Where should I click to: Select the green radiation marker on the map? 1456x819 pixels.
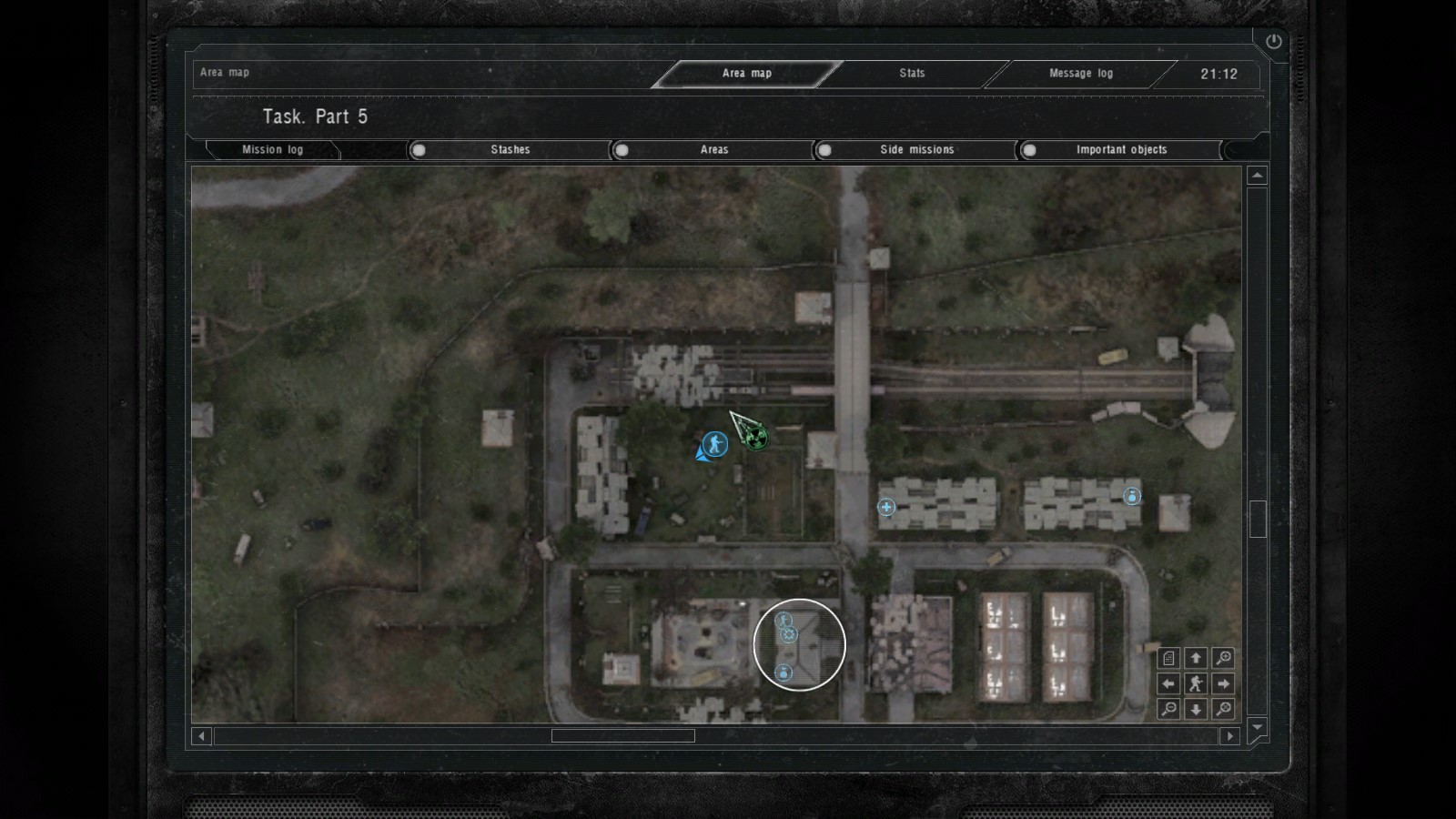point(754,438)
